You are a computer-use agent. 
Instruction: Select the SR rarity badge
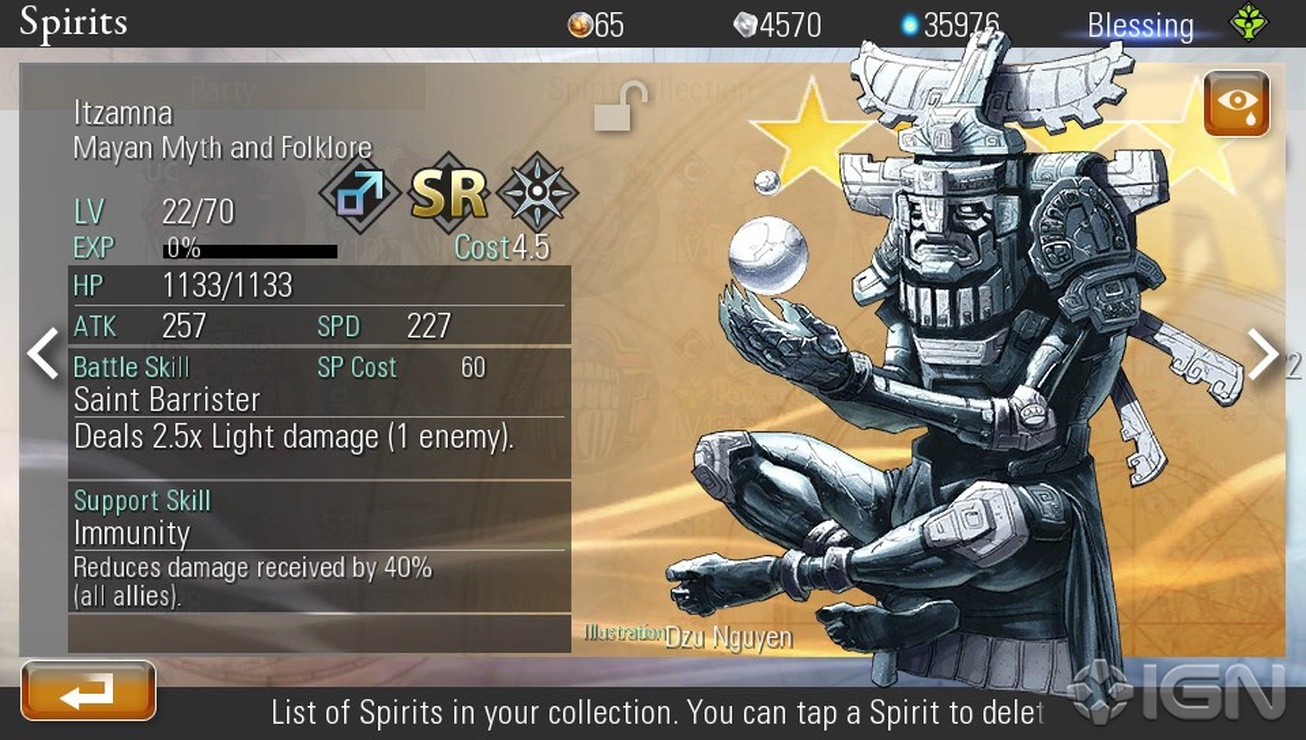(449, 193)
